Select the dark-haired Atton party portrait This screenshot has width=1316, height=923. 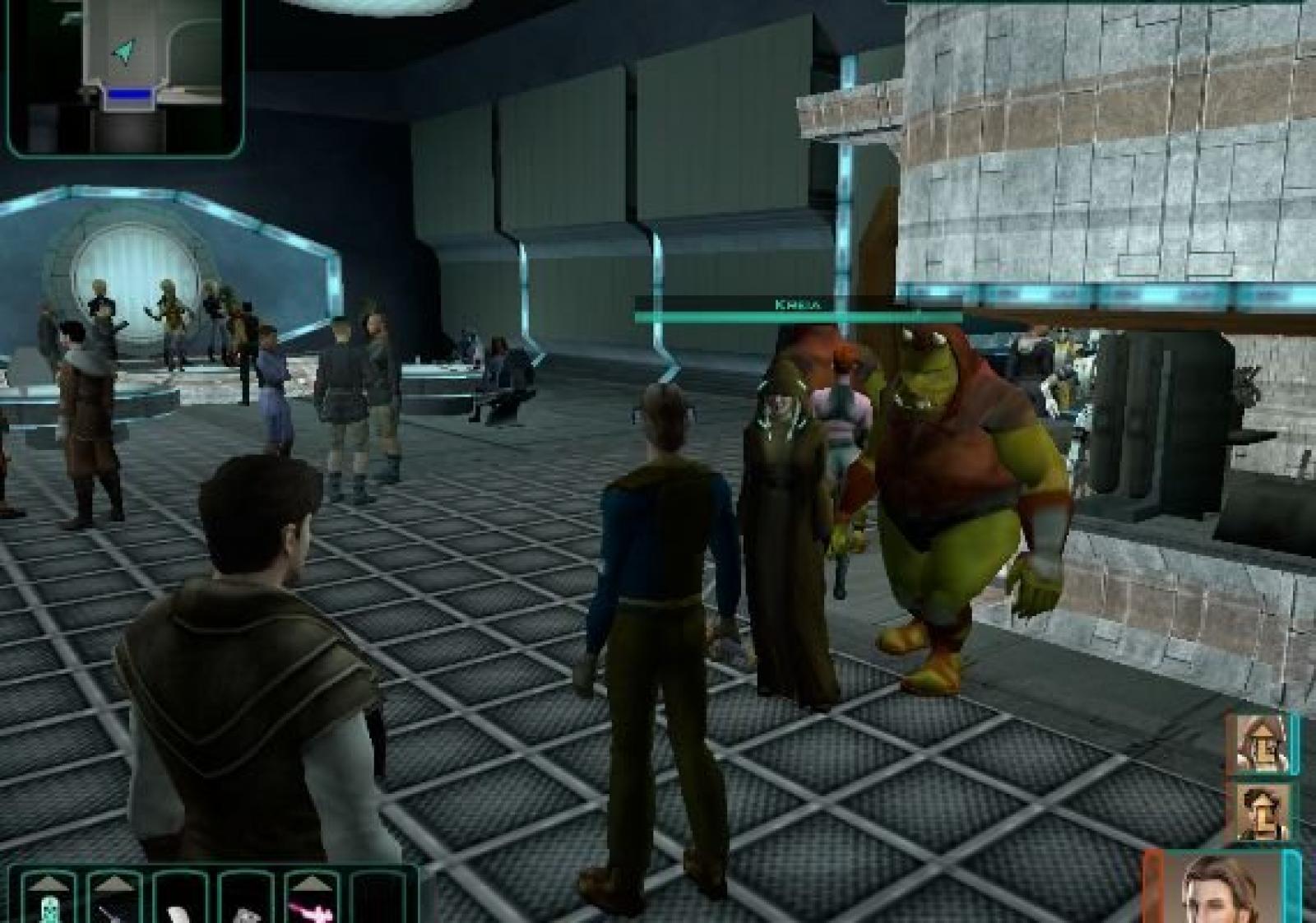point(1260,810)
